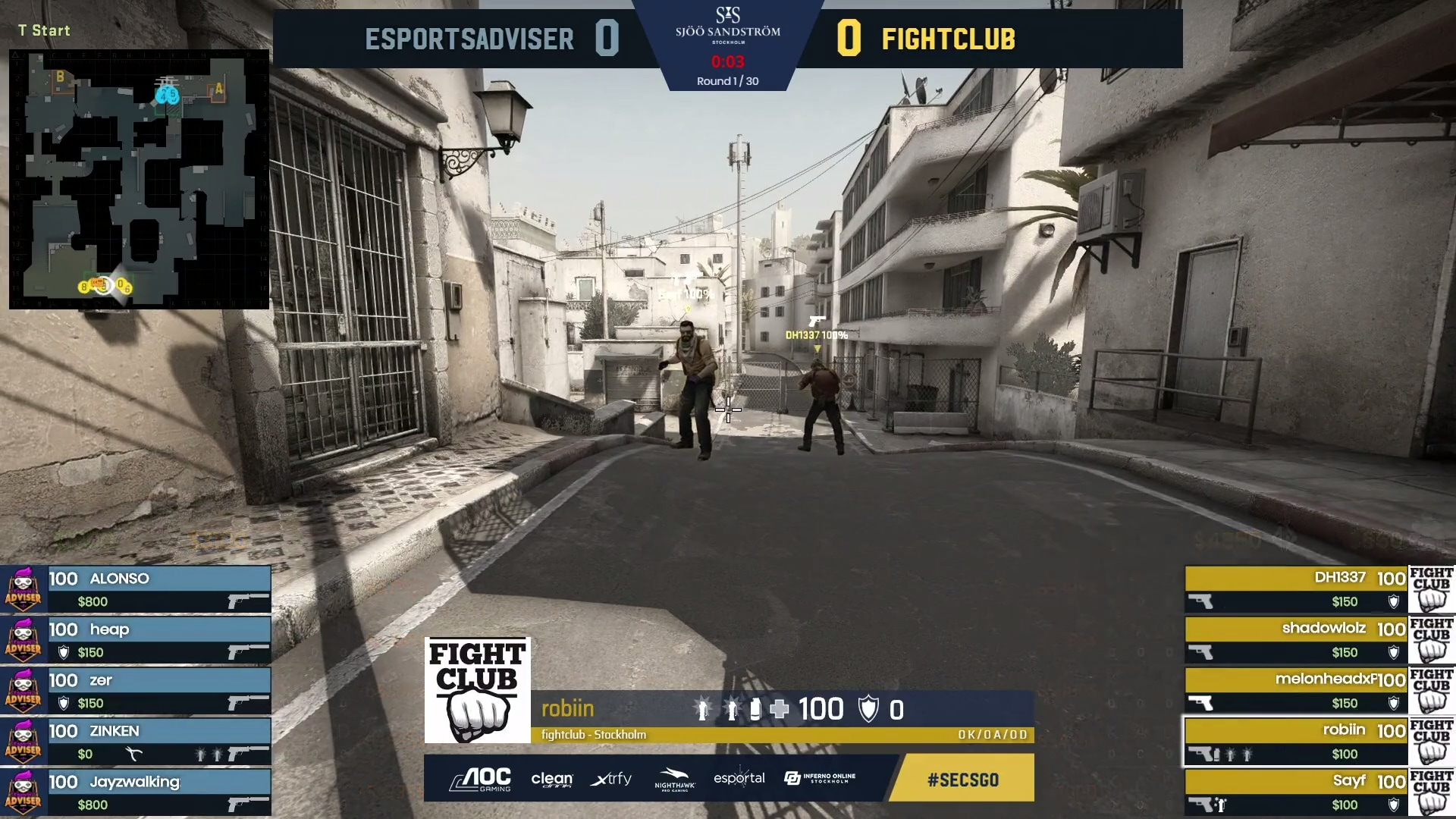Click robiin's flashbang icon in center HUD
Image resolution: width=1456 pixels, height=819 pixels.
point(702,709)
